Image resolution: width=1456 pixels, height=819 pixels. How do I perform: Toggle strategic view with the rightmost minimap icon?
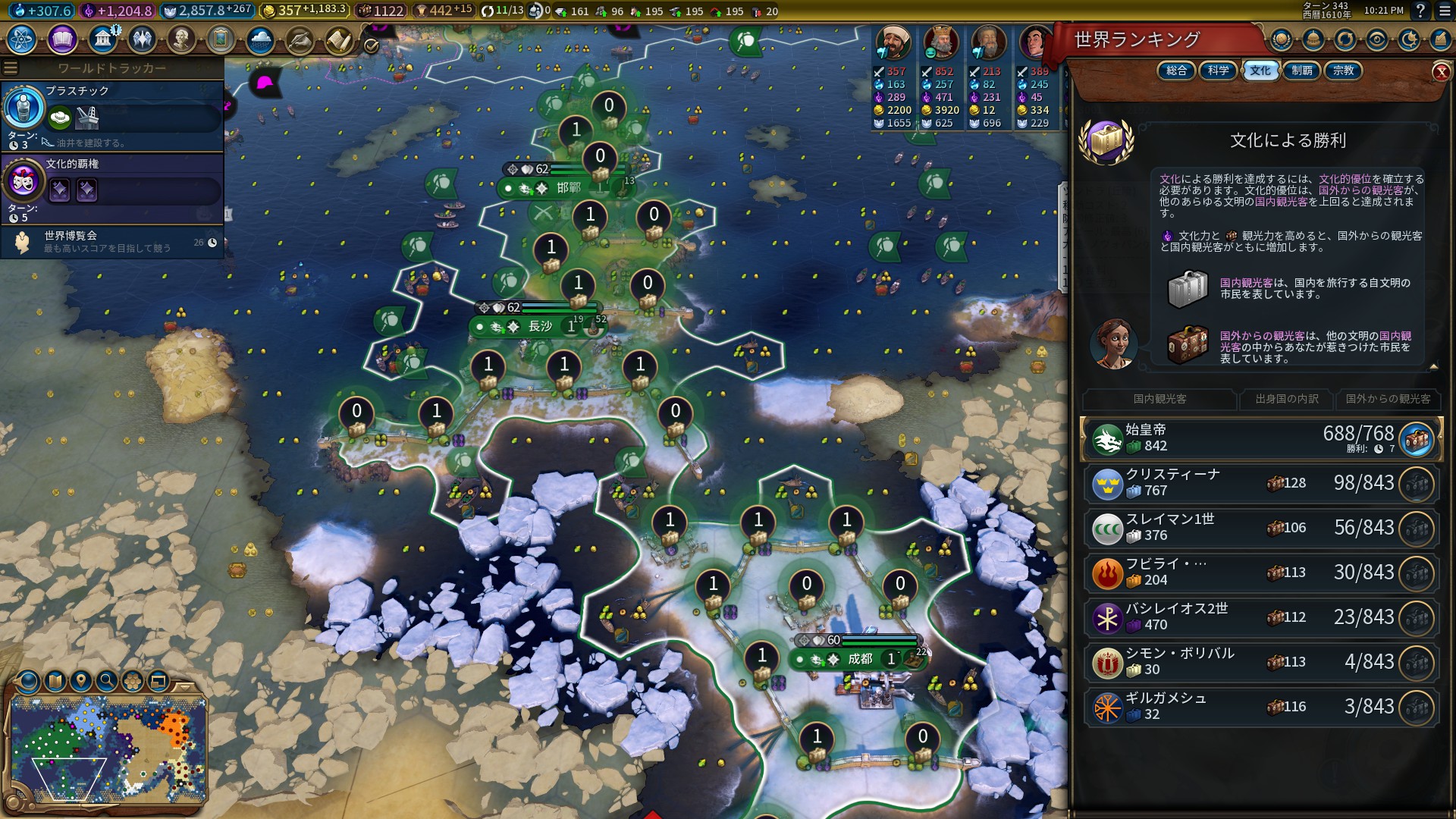(x=158, y=680)
